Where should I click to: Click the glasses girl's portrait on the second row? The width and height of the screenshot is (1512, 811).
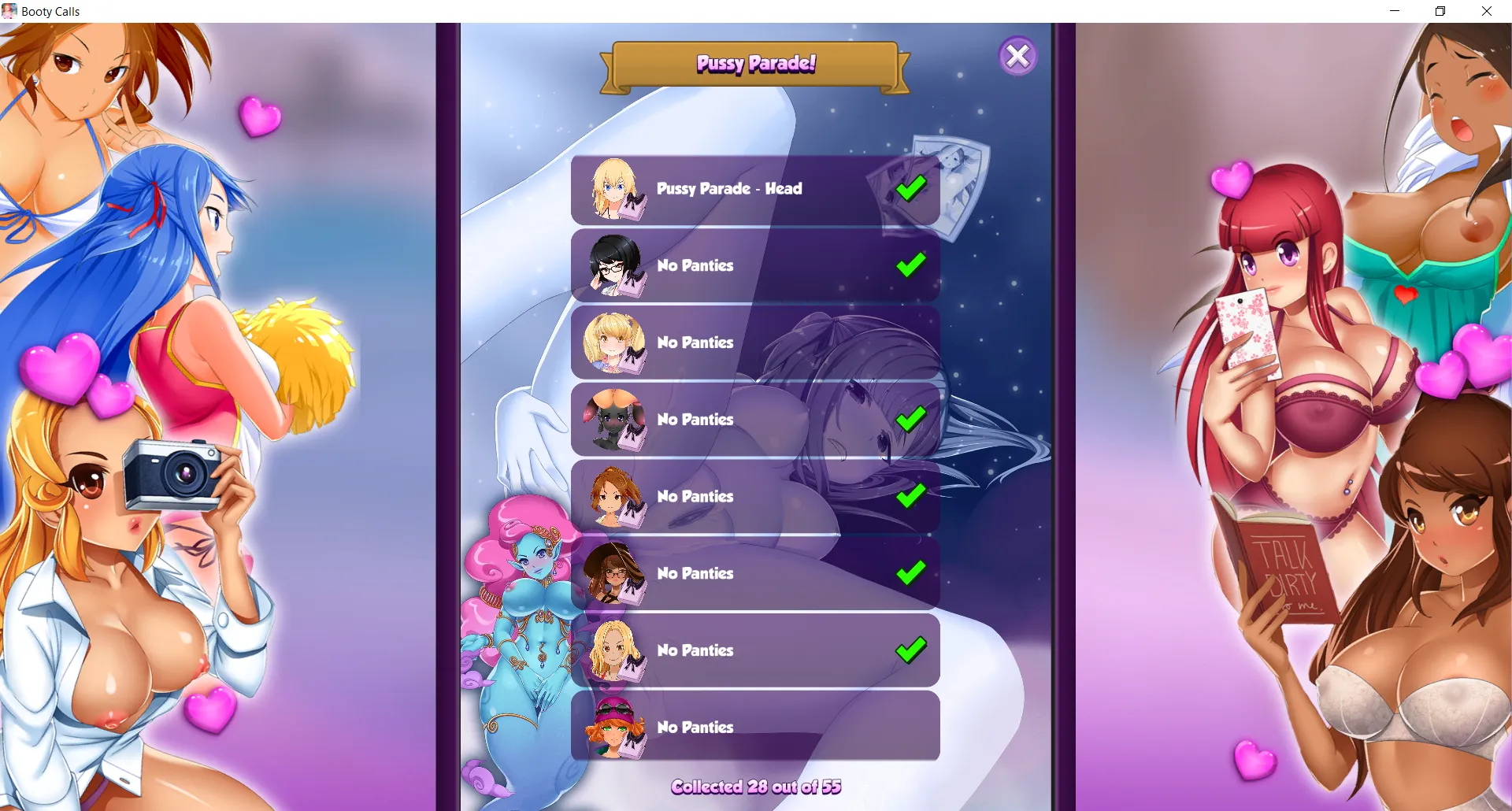616,265
